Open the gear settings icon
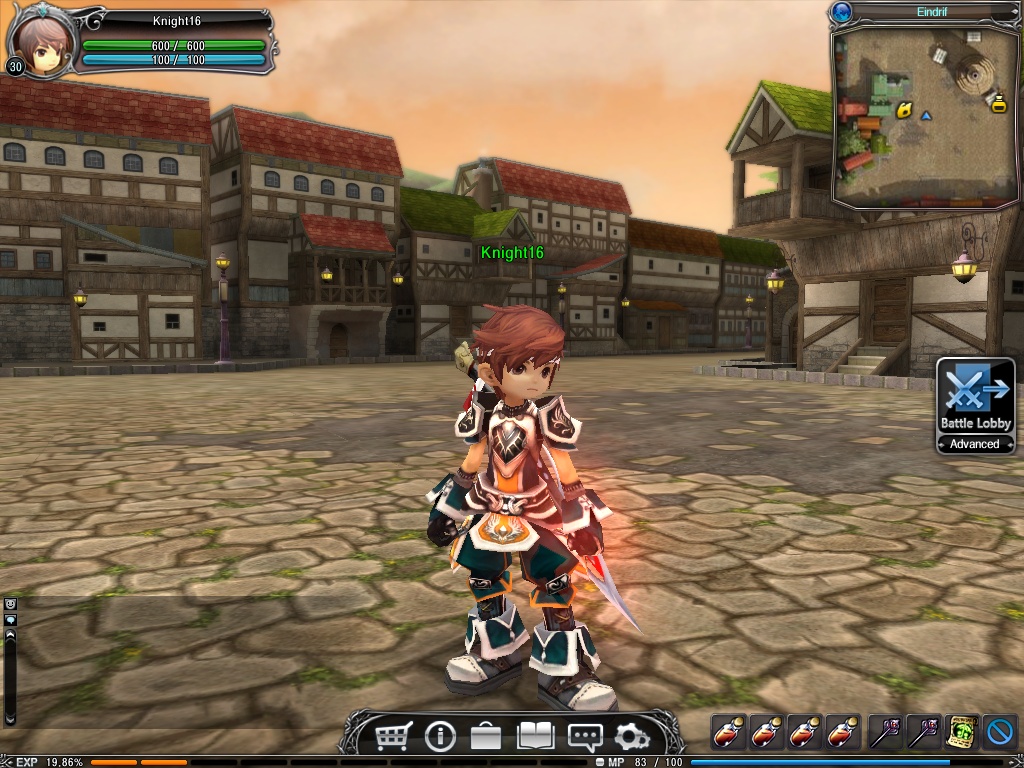1024x768 pixels. (631, 737)
